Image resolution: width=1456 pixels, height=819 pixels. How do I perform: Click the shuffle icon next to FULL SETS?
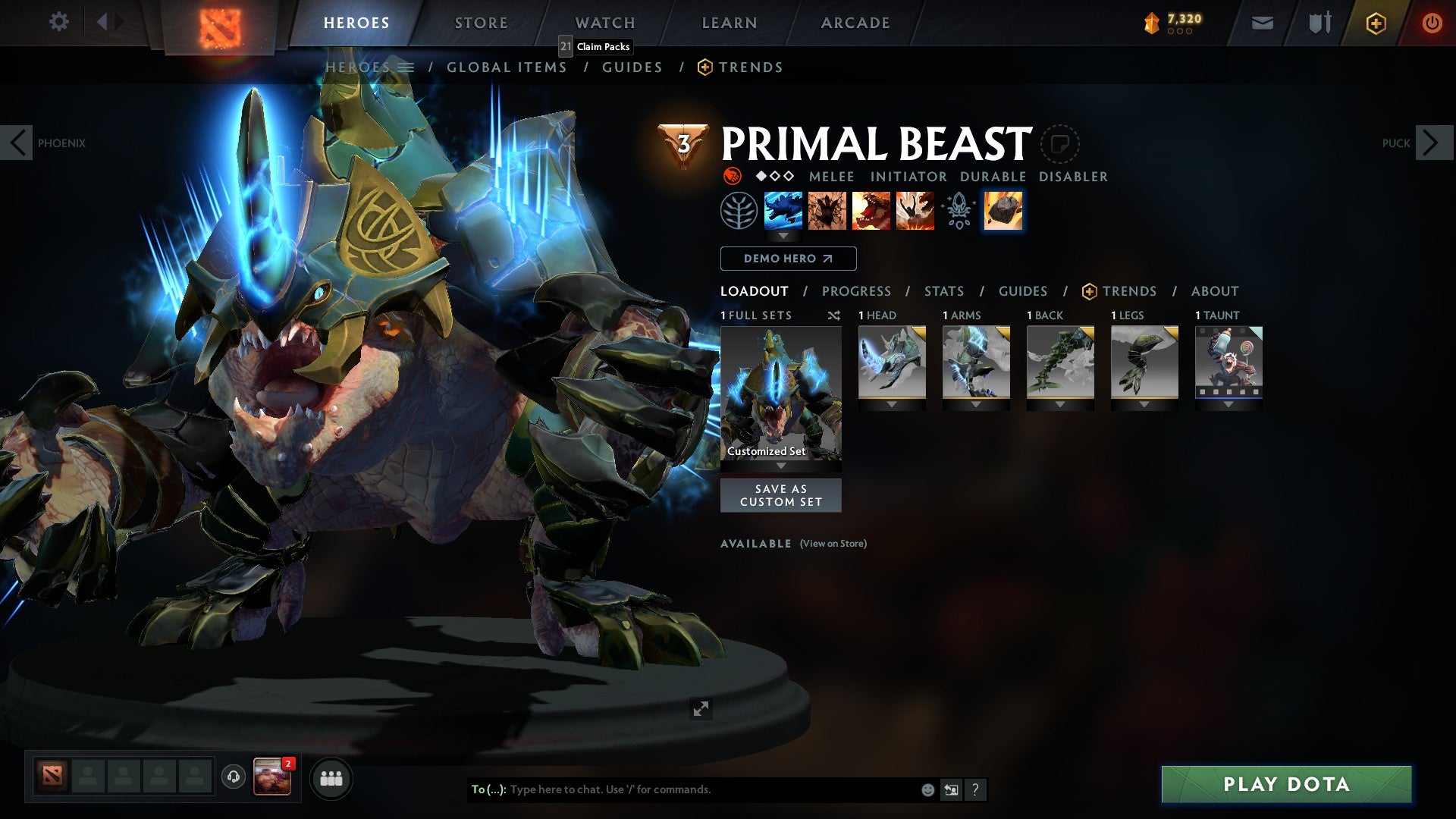click(833, 315)
